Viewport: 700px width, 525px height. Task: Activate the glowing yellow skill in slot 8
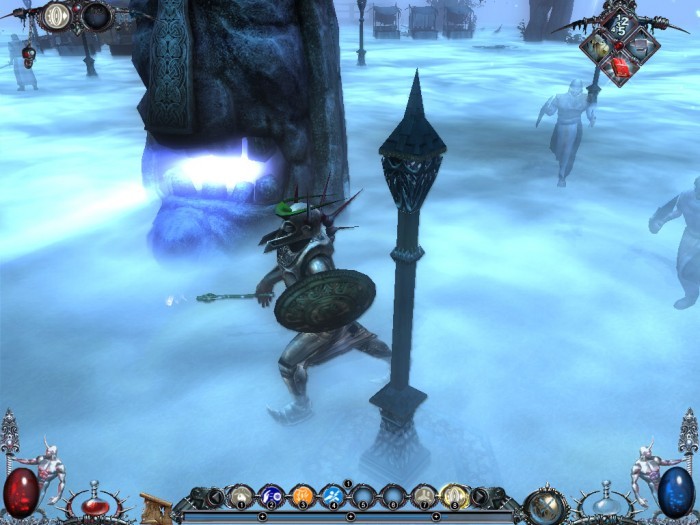tap(455, 494)
